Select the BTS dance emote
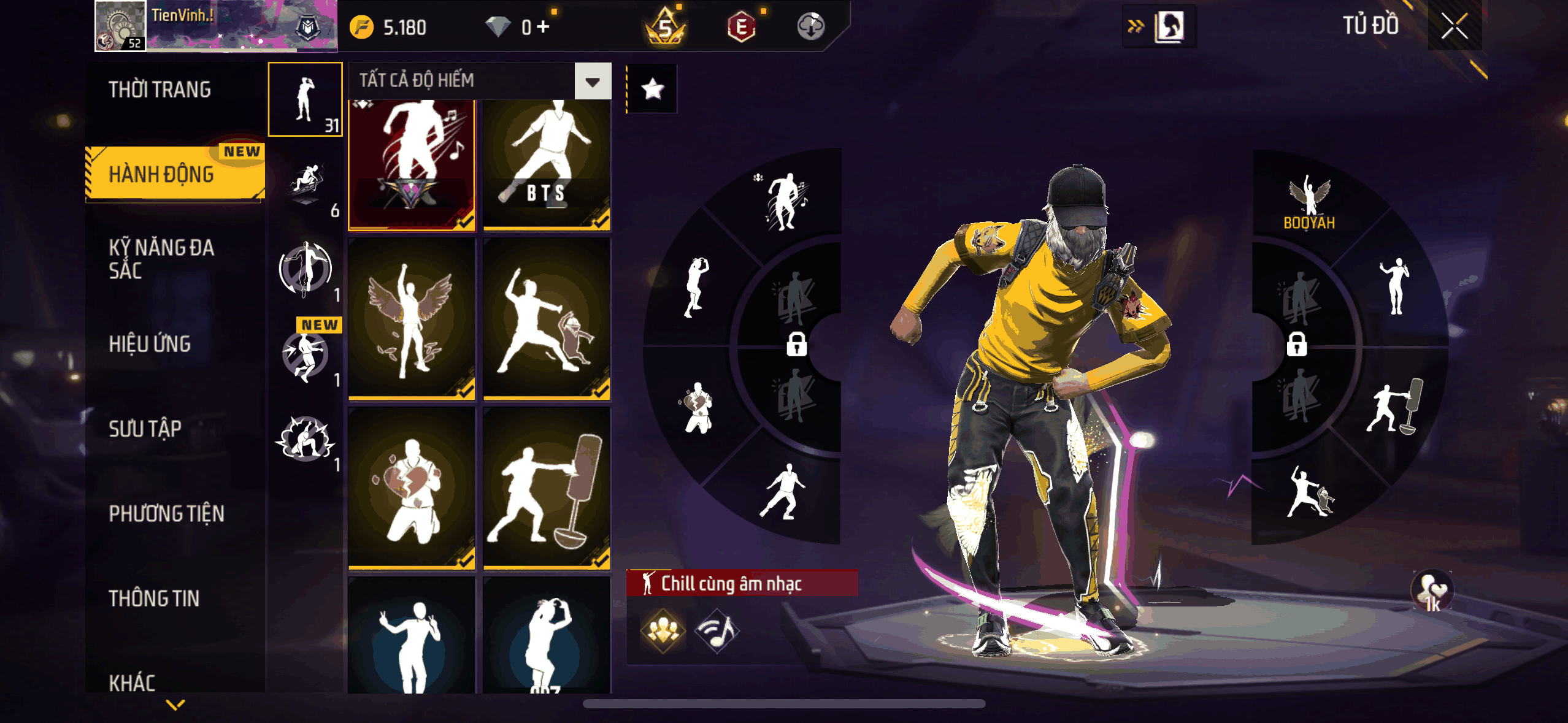The width and height of the screenshot is (1568, 723). pyautogui.click(x=547, y=164)
